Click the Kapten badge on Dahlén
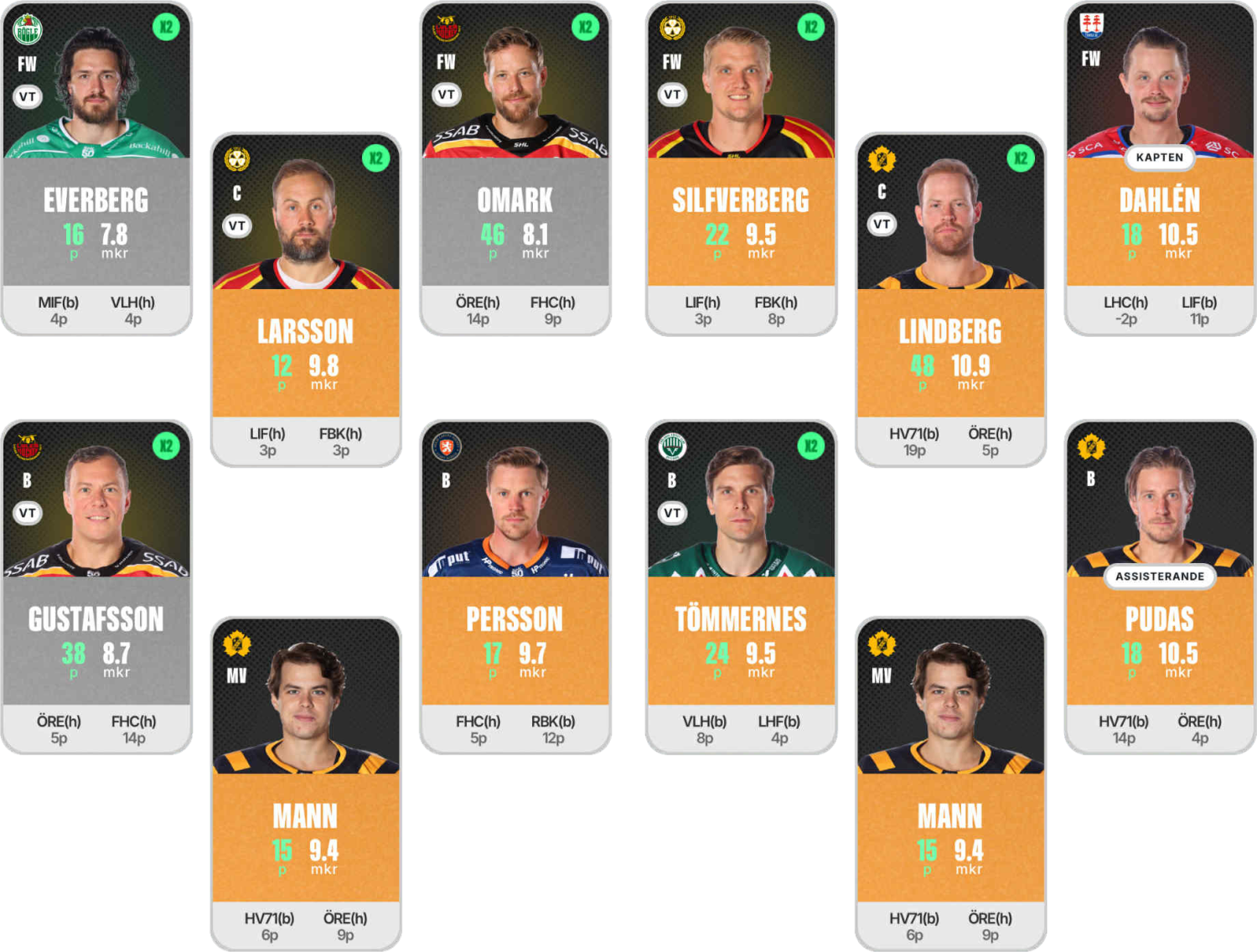Viewport: 1257px width, 952px height. (x=1159, y=158)
